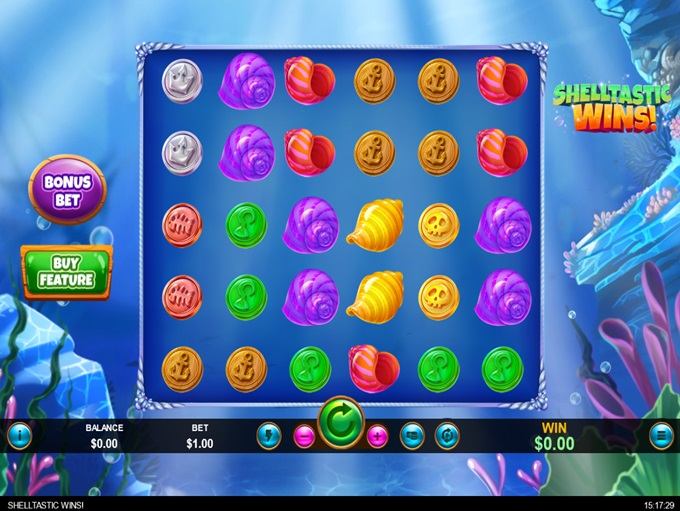Open the hamburger menu on the bottom bar
The width and height of the screenshot is (680, 511).
click(661, 436)
